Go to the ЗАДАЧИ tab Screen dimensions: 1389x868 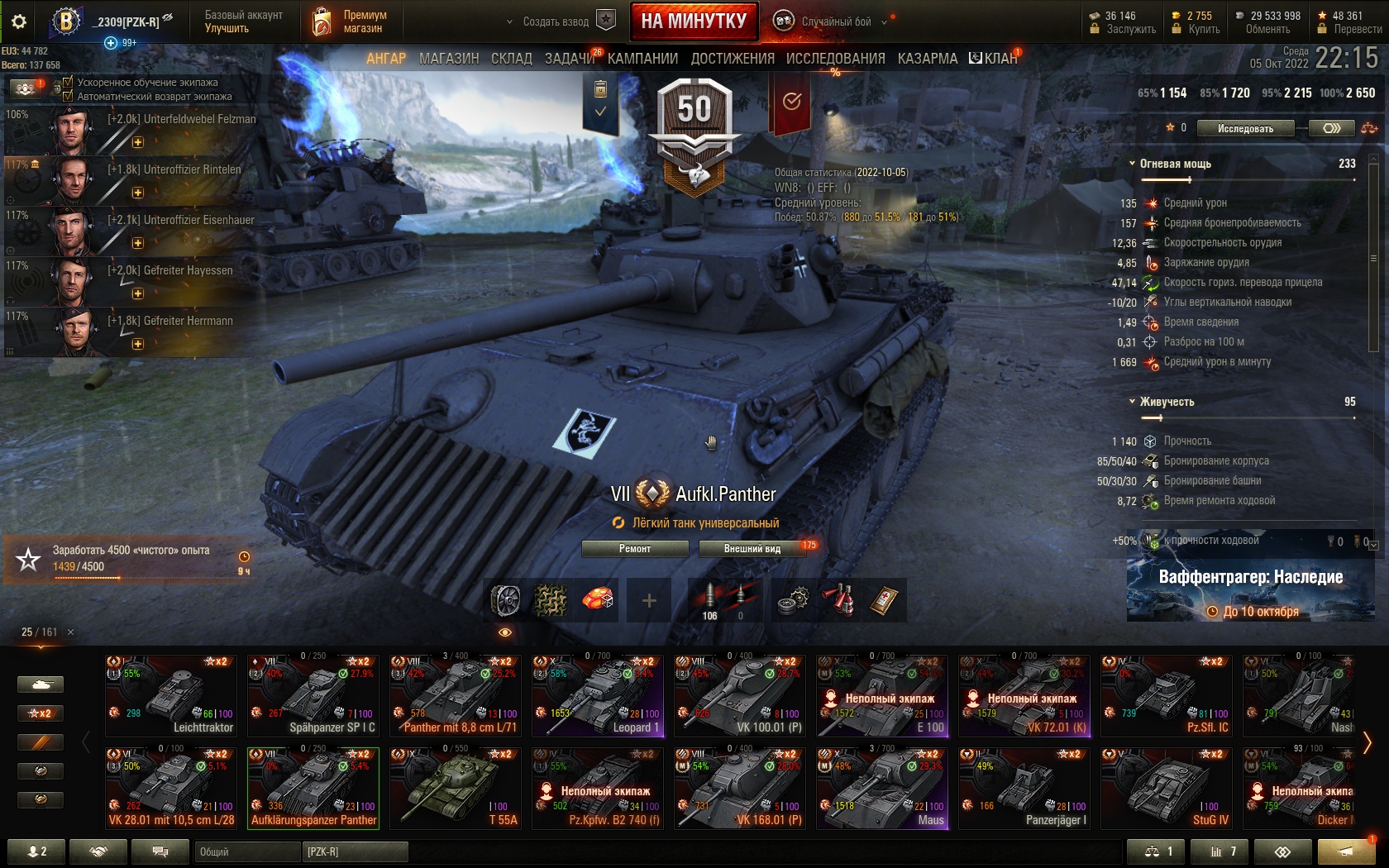coord(569,59)
